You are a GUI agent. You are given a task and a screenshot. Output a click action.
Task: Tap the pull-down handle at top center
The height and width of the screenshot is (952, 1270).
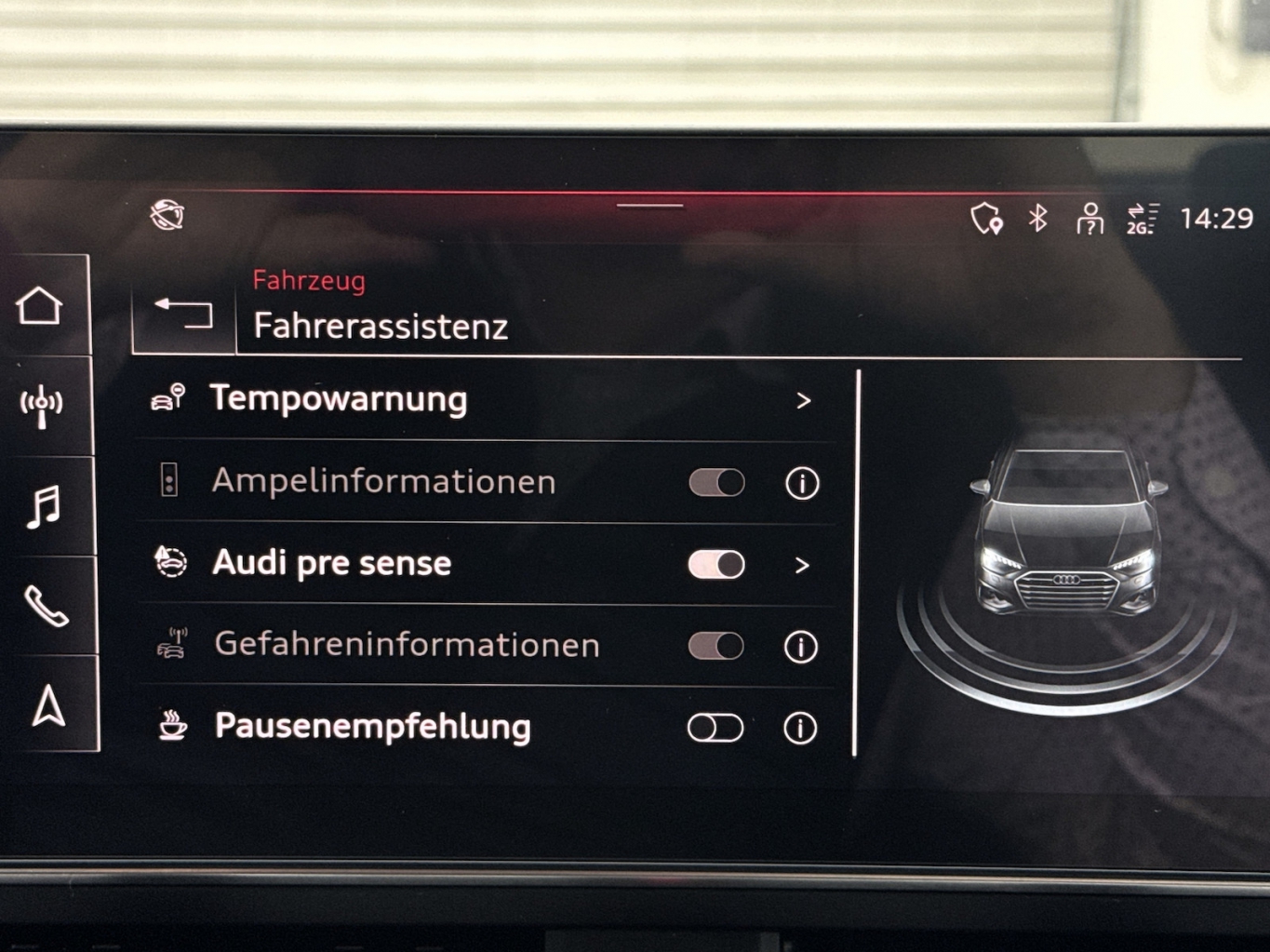point(649,206)
